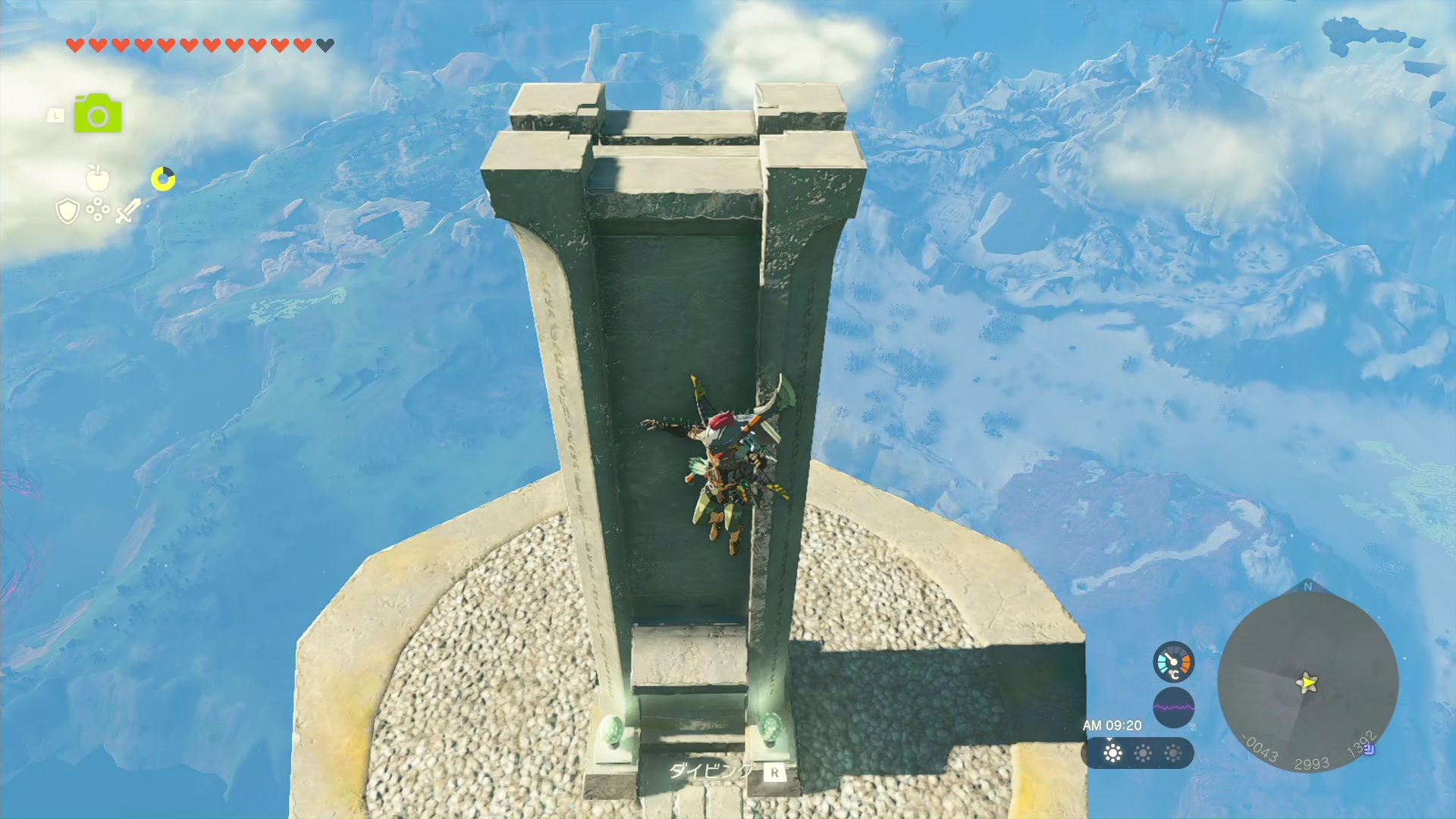The image size is (1456, 819).
Task: Select the apple food quick-slot icon
Action: [x=98, y=178]
